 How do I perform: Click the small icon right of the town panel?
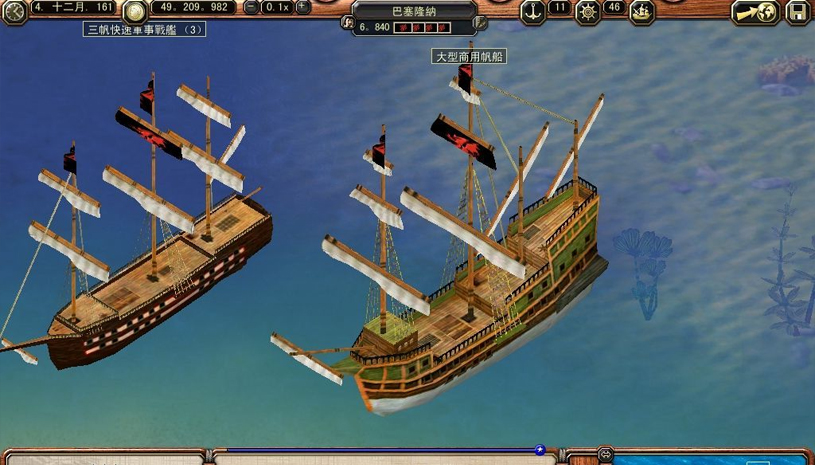[482, 22]
